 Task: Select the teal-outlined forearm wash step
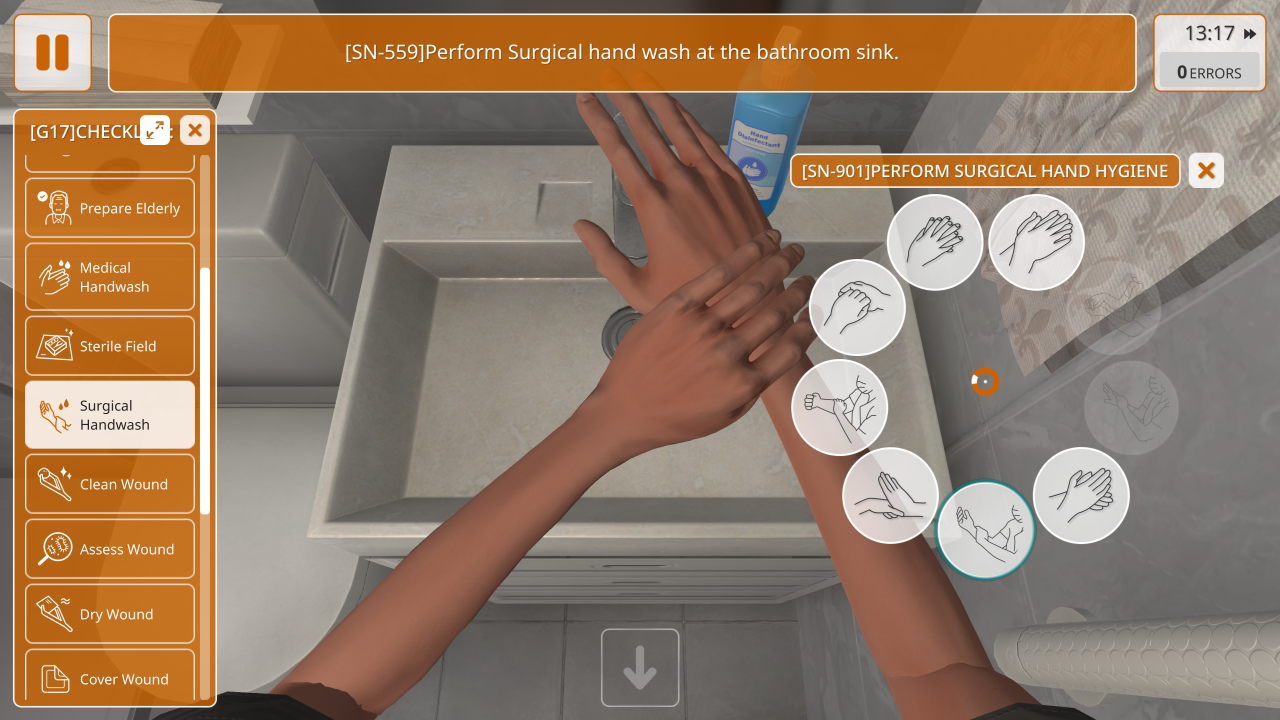(985, 530)
